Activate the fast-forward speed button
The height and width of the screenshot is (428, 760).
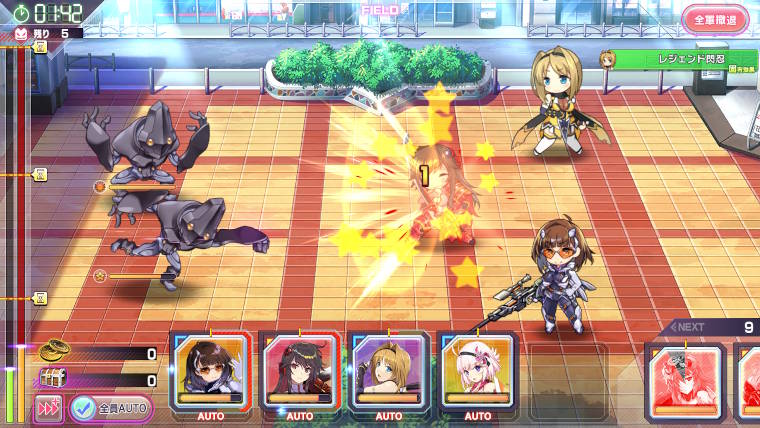coord(47,408)
